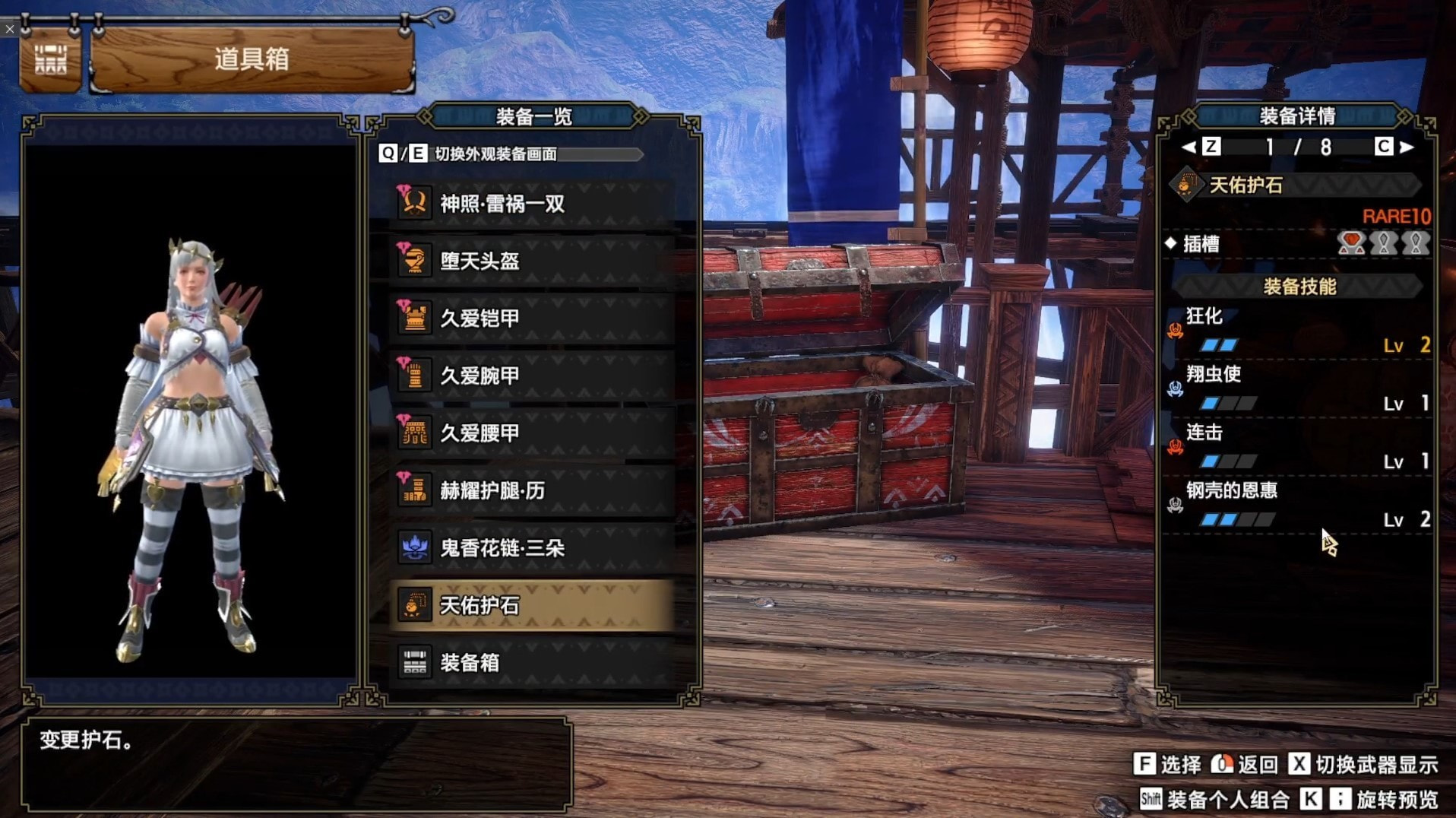This screenshot has height=818, width=1456.
Task: Select the 神照·雷祸一双 weapon entry
Action: tap(530, 204)
